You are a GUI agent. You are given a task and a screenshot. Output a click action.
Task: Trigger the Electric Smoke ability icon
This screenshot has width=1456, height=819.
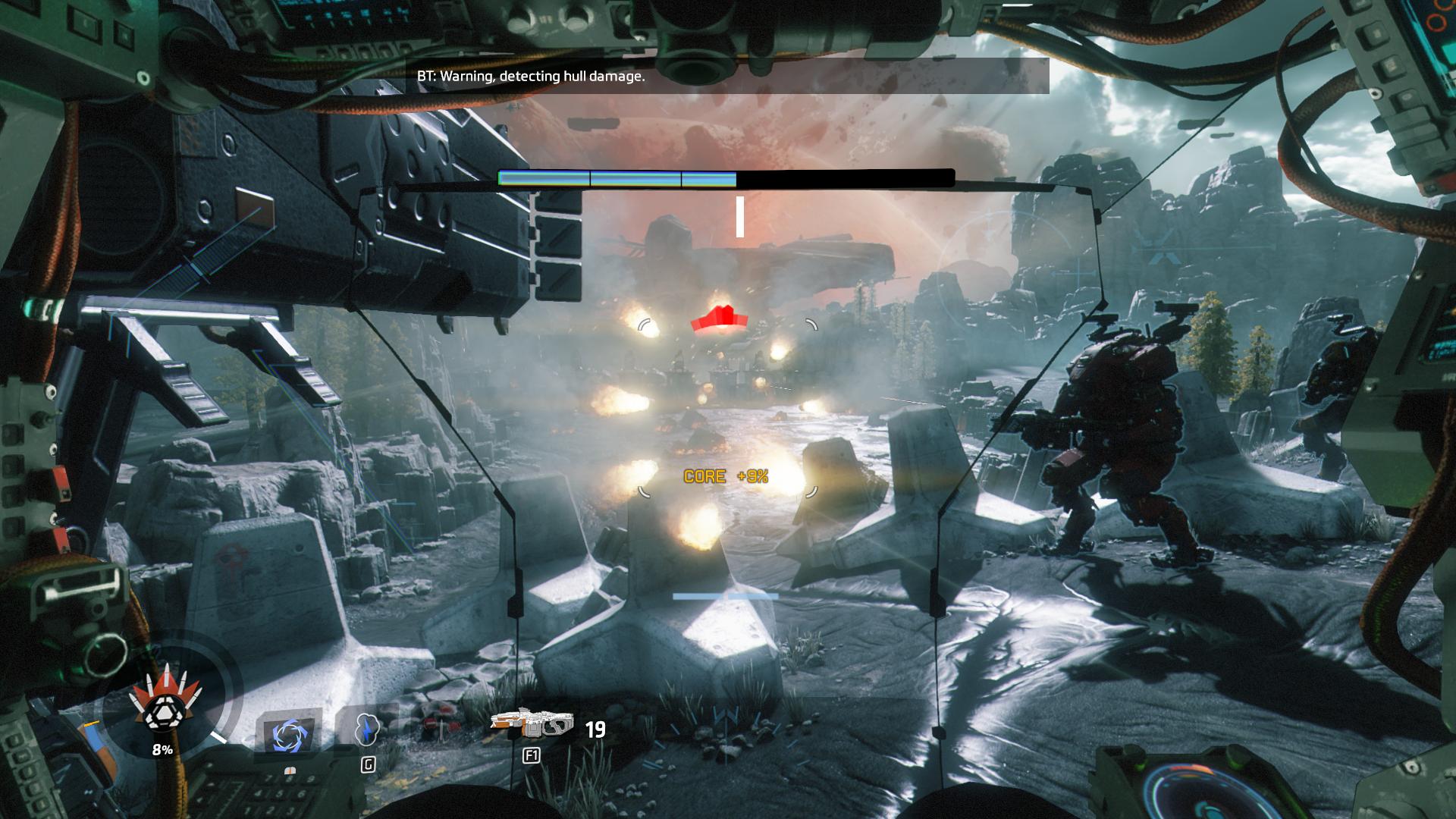tap(368, 729)
